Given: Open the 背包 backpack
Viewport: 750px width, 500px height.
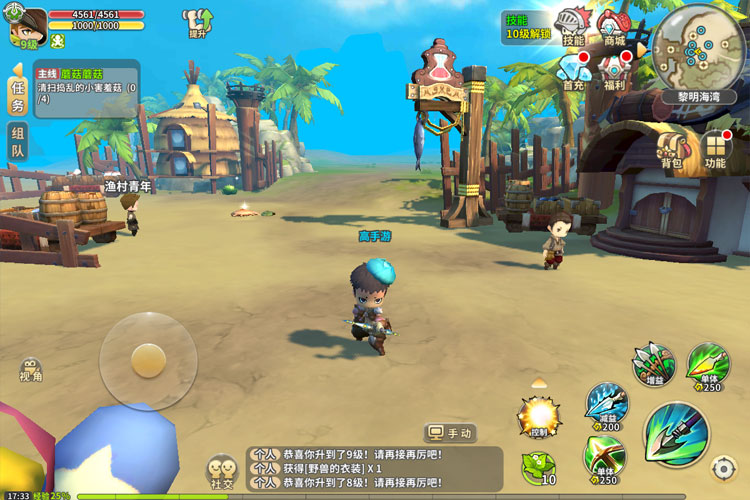Looking at the screenshot, I should (671, 150).
